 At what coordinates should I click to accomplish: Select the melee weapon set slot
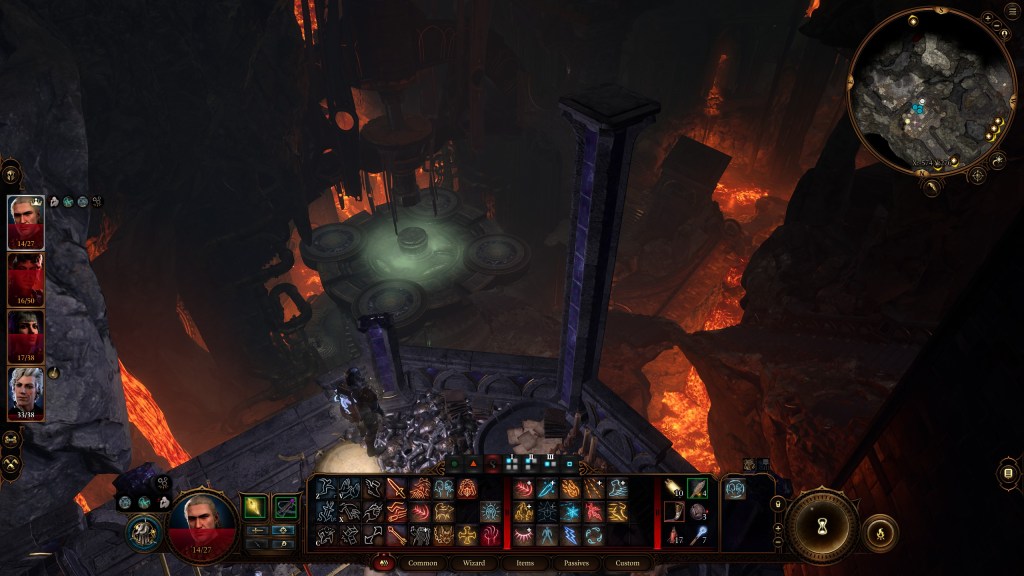coord(256,508)
